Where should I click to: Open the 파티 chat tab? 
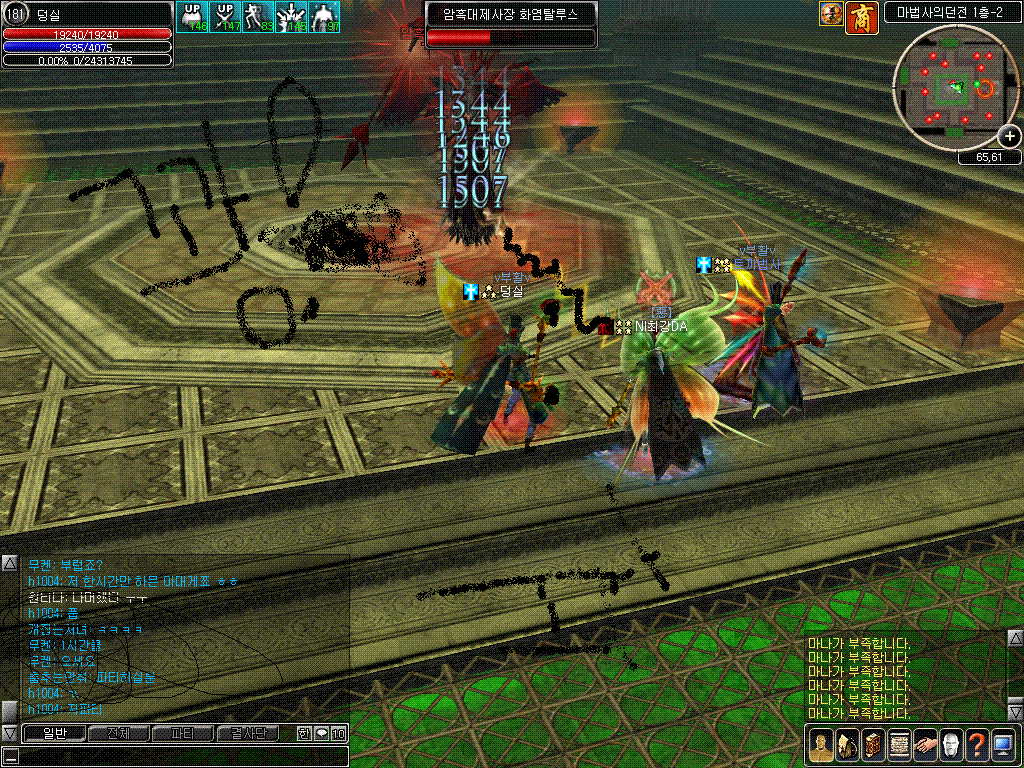(183, 733)
